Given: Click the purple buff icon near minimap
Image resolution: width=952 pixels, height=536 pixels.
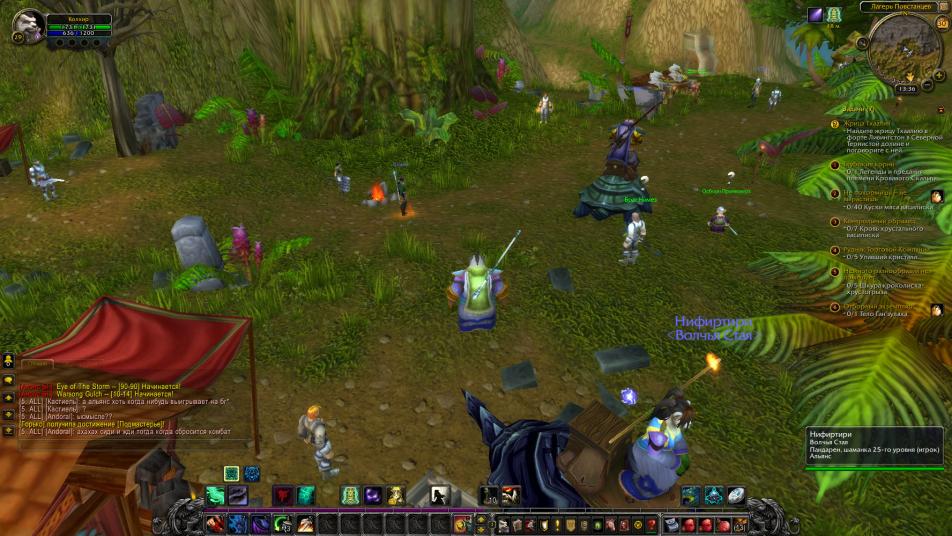Looking at the screenshot, I should (817, 14).
